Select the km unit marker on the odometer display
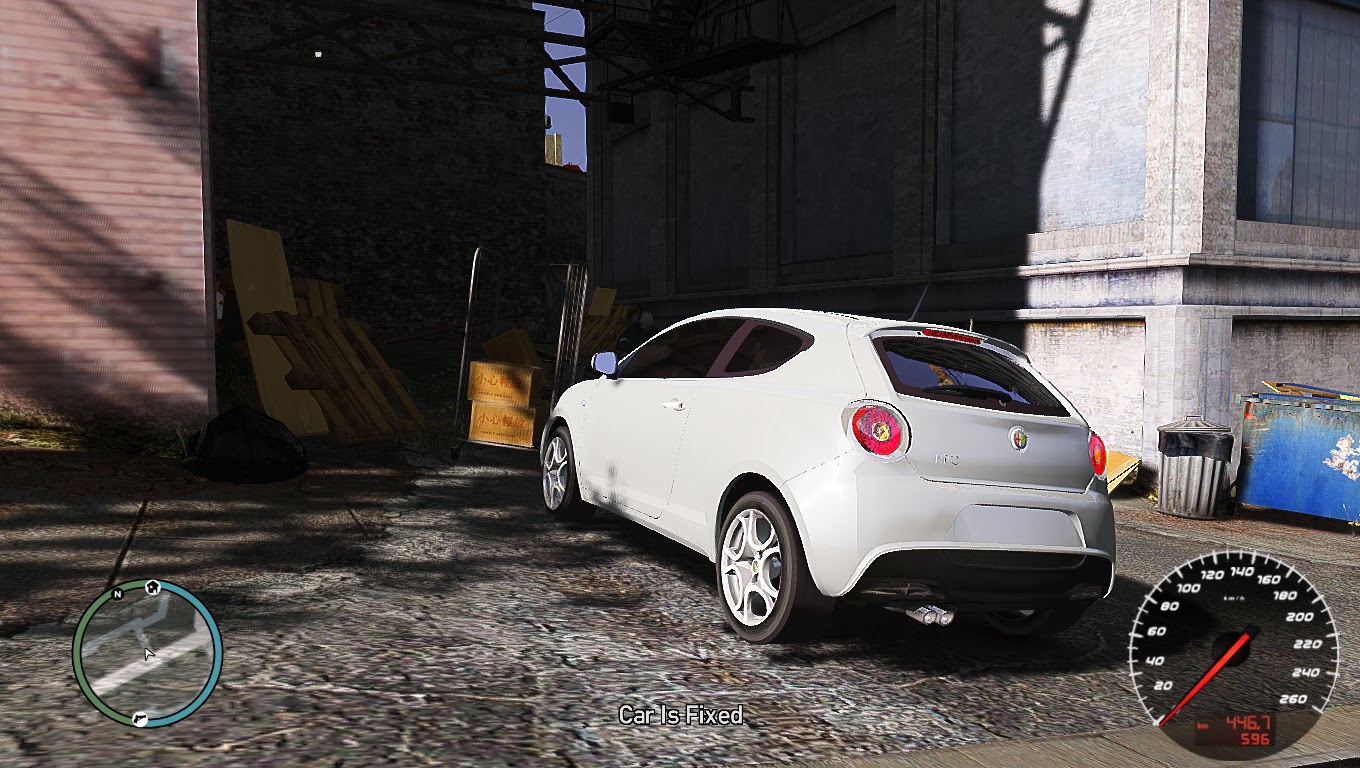The width and height of the screenshot is (1360, 768). tap(1202, 725)
